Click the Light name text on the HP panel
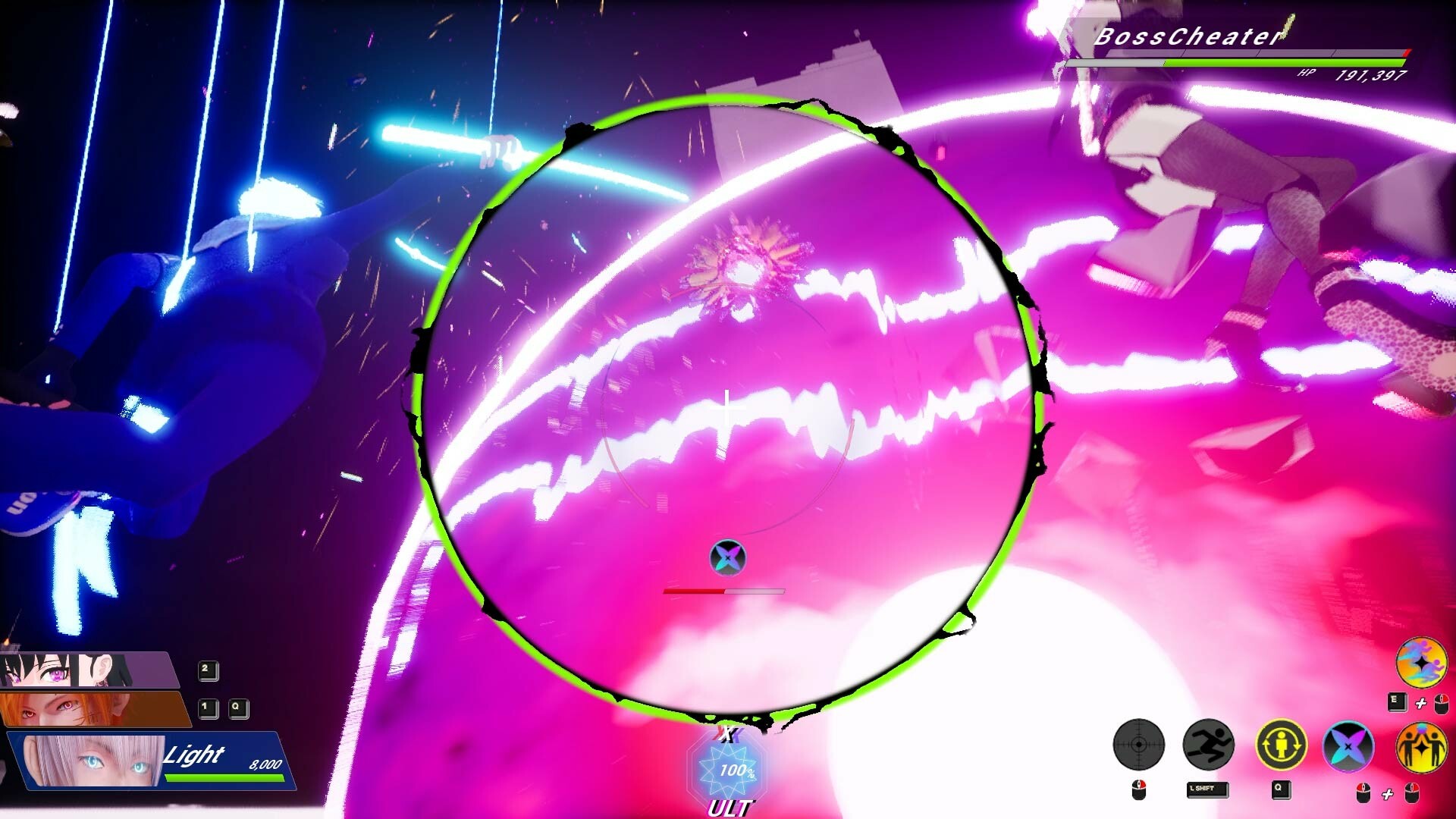 (x=192, y=756)
